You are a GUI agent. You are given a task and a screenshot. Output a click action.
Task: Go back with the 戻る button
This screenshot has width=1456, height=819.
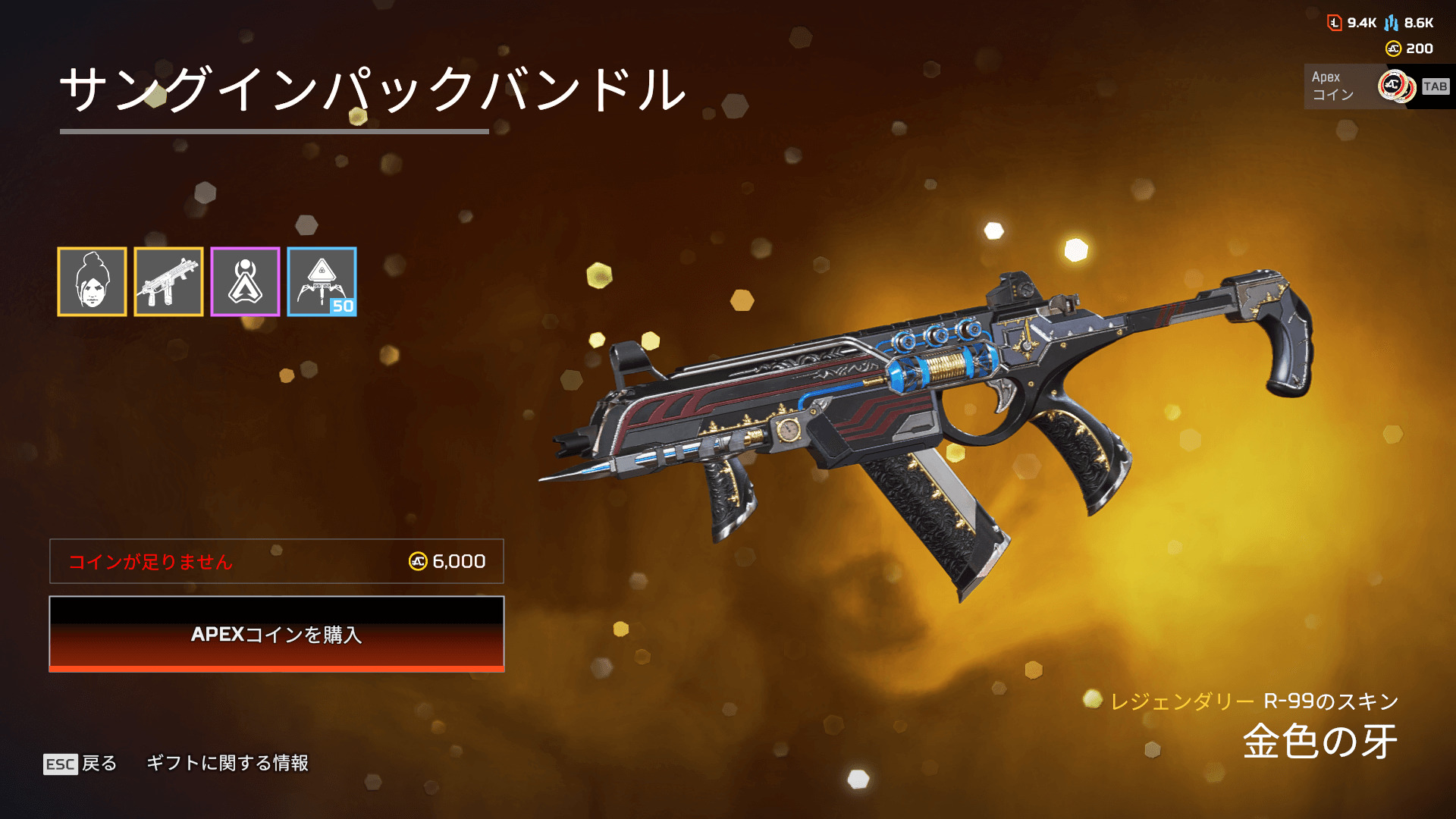tap(81, 763)
